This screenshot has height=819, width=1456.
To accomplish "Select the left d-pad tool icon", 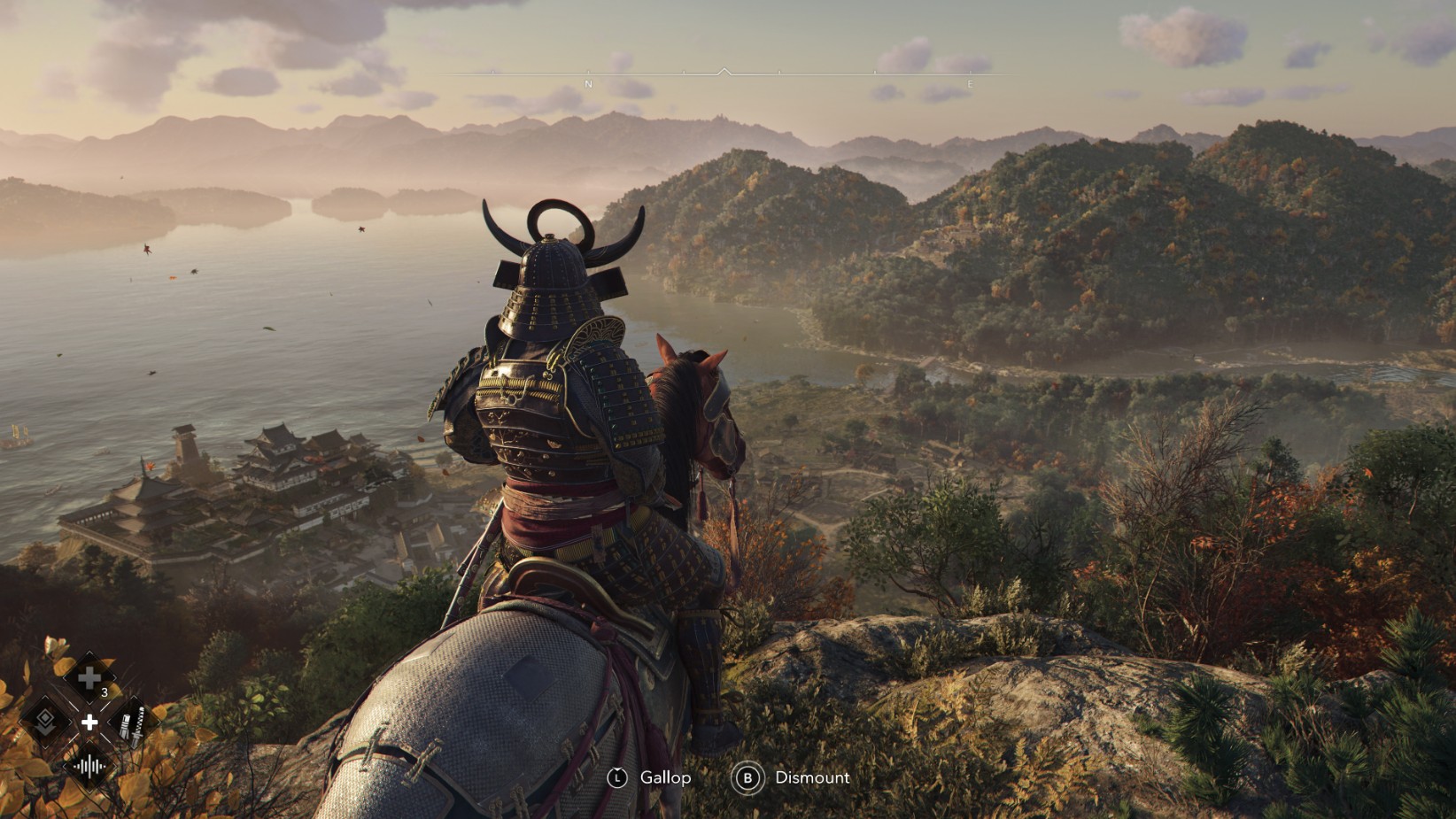I will coord(44,721).
